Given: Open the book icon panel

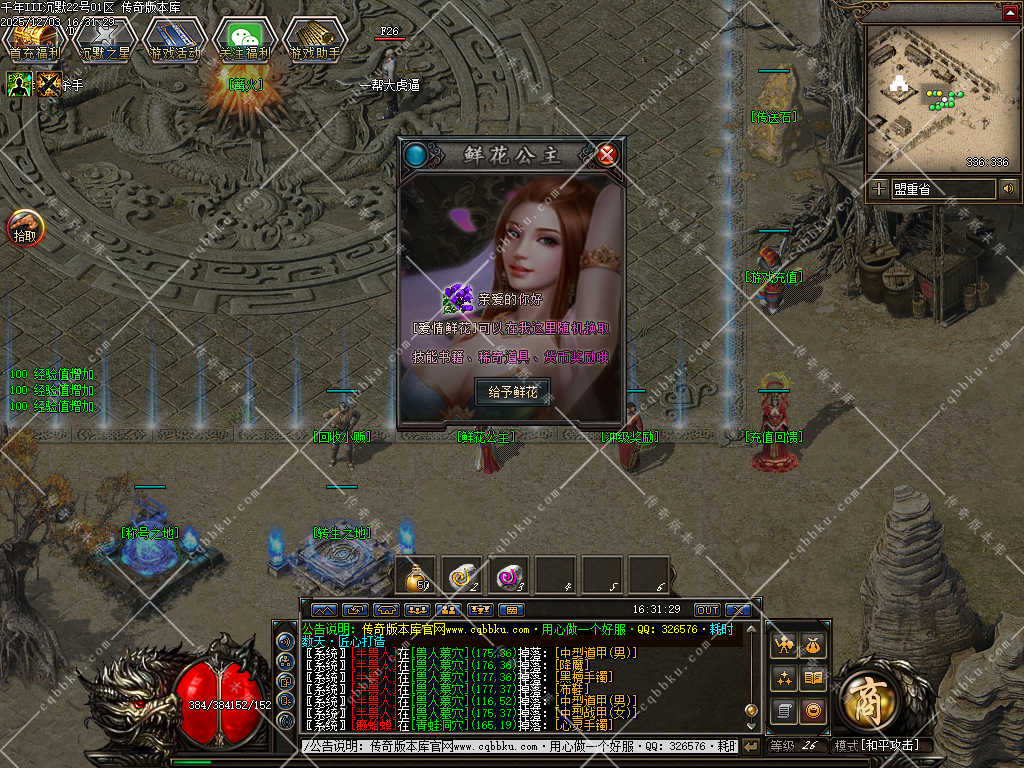Looking at the screenshot, I should coord(814,679).
